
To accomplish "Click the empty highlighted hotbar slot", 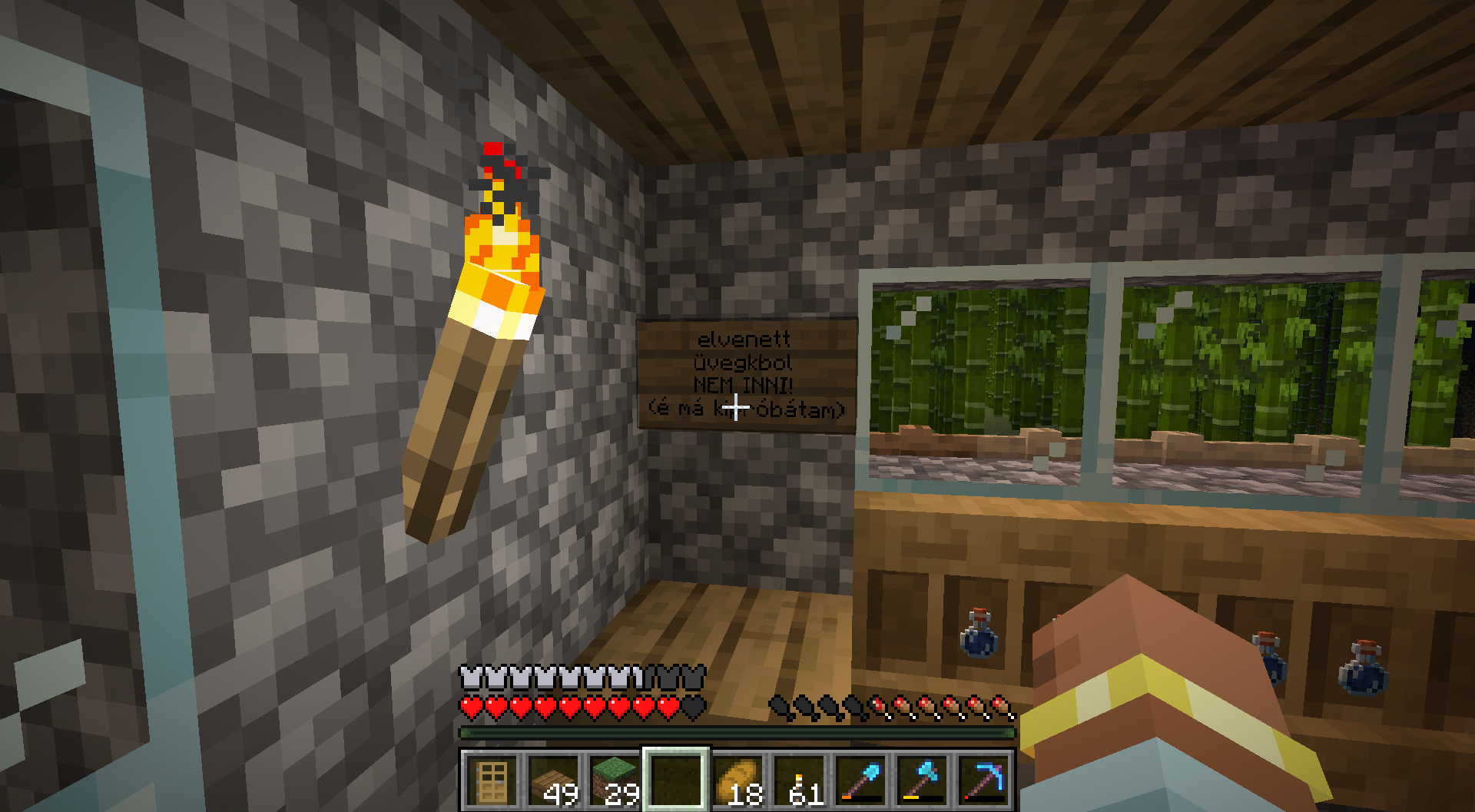I will 676,780.
